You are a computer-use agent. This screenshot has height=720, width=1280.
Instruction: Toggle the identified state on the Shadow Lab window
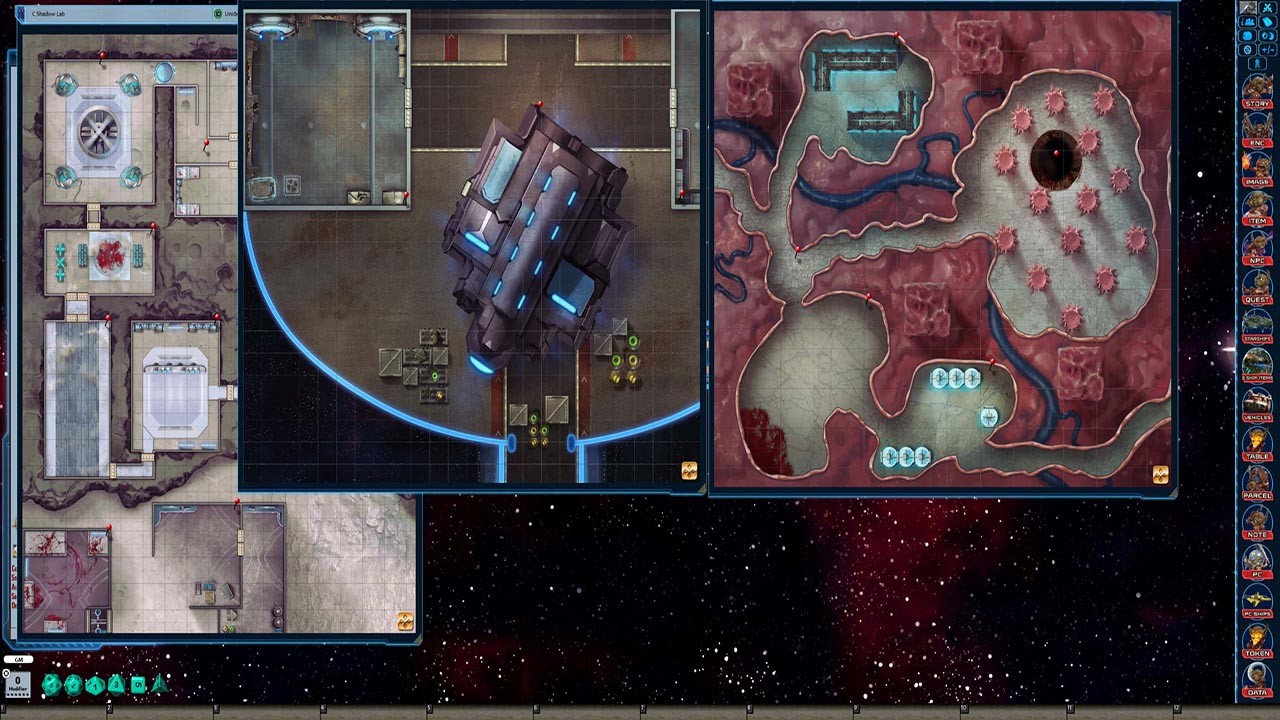(218, 14)
